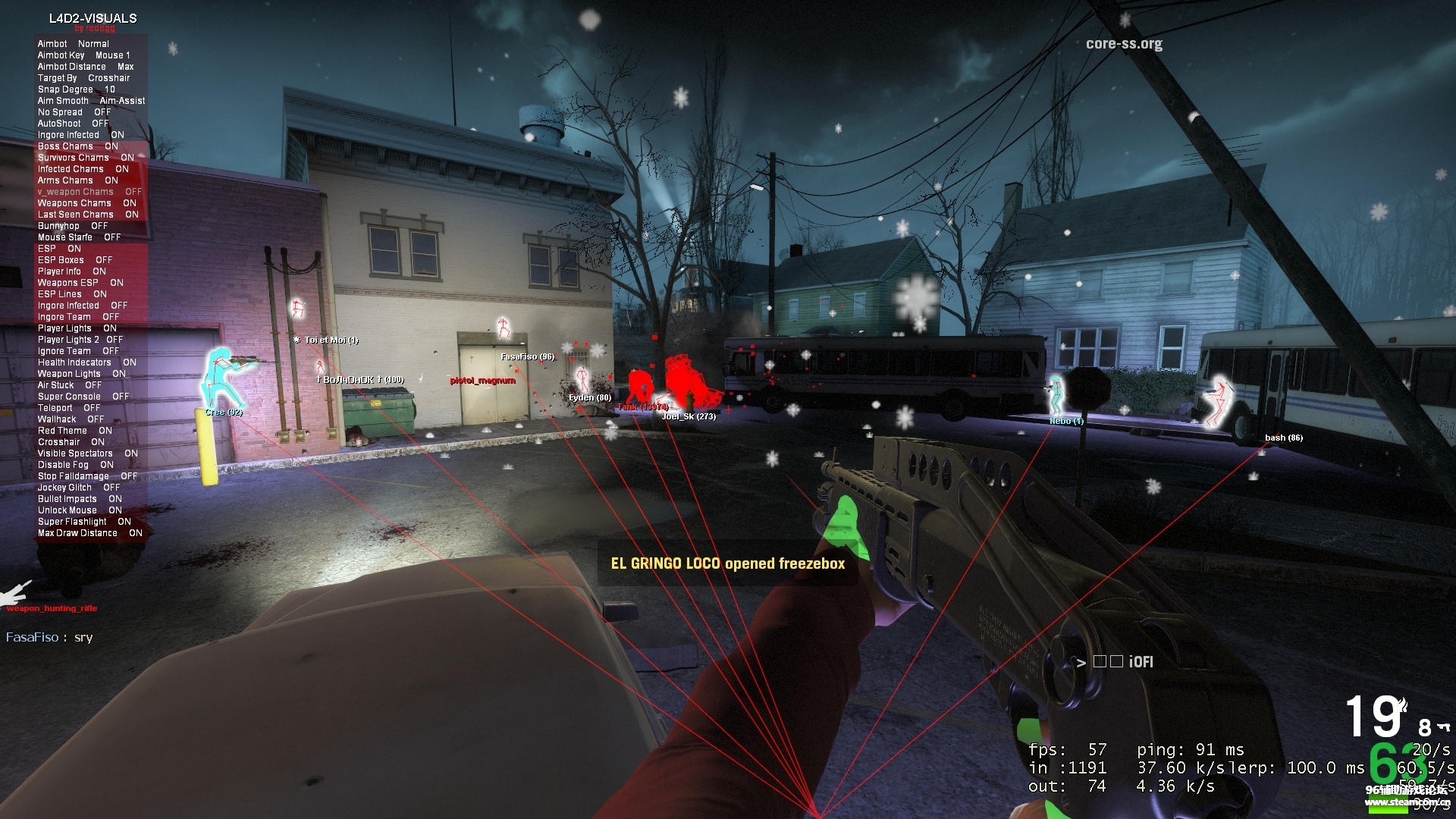
Task: Click the EL GRINGO LOCO freezebox notification
Action: (x=727, y=563)
